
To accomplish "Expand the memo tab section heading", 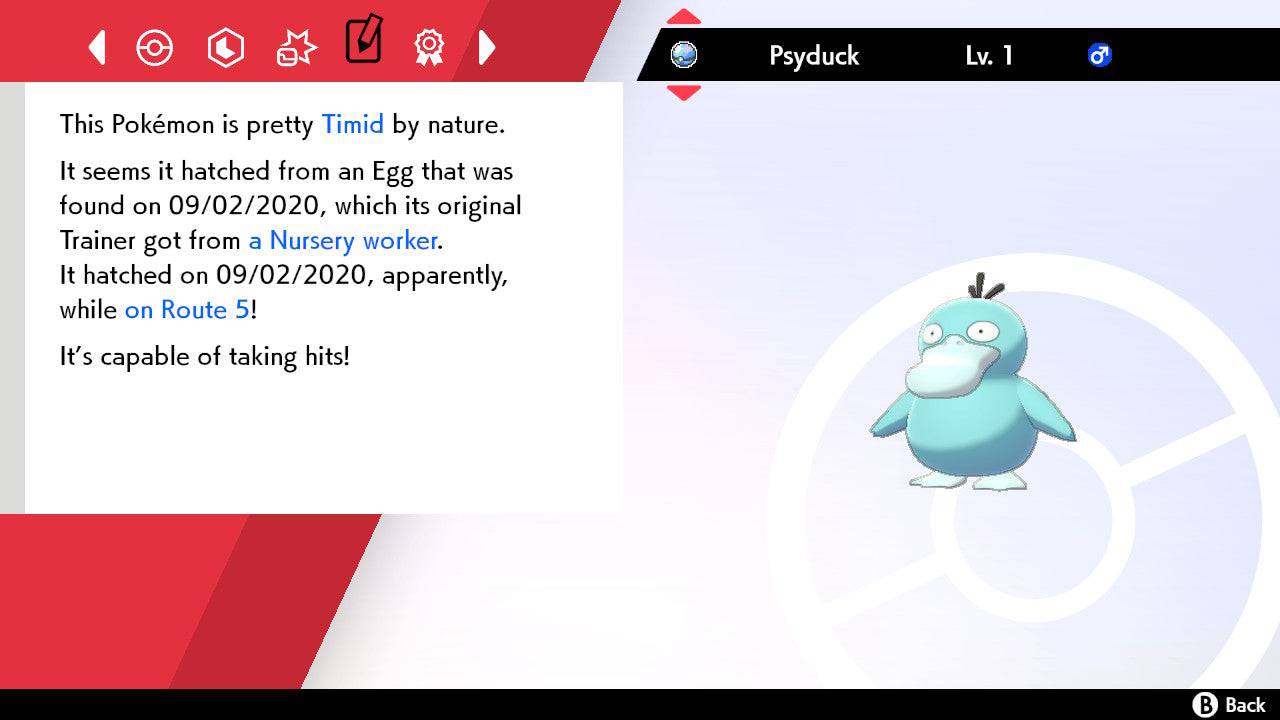I will [x=363, y=44].
